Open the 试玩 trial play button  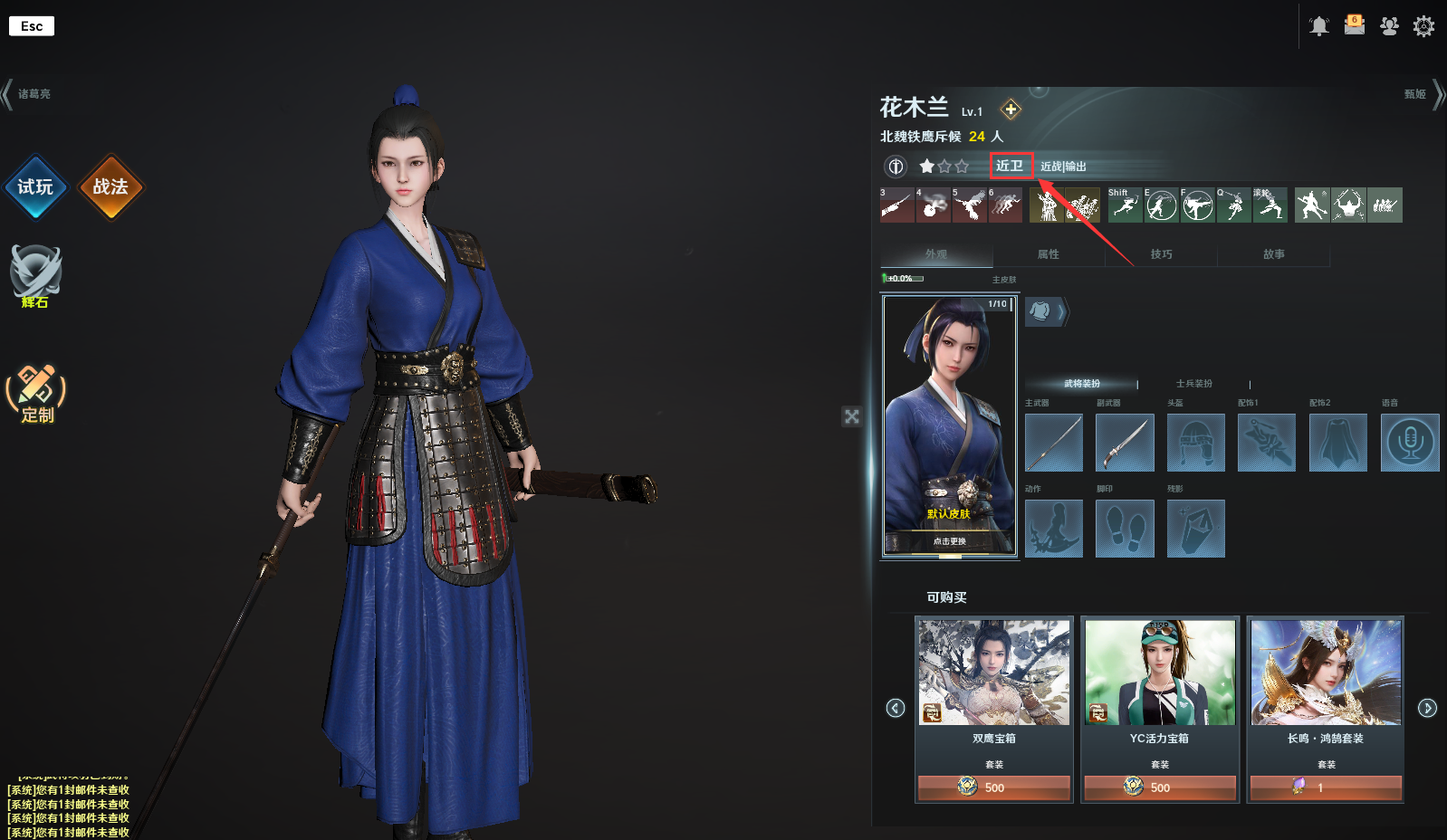point(35,186)
